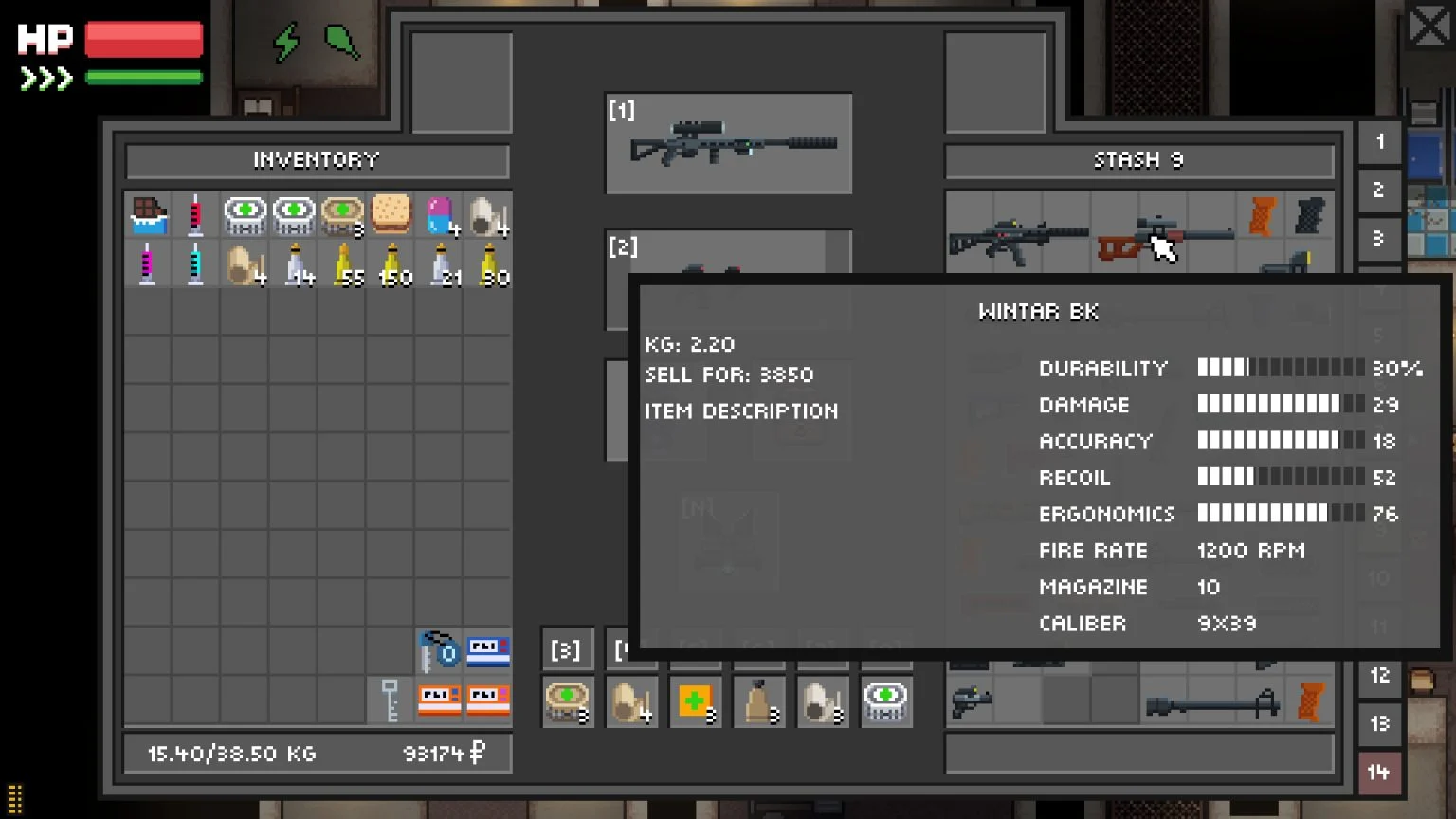Select the pink and blue pill capsule

(x=439, y=216)
